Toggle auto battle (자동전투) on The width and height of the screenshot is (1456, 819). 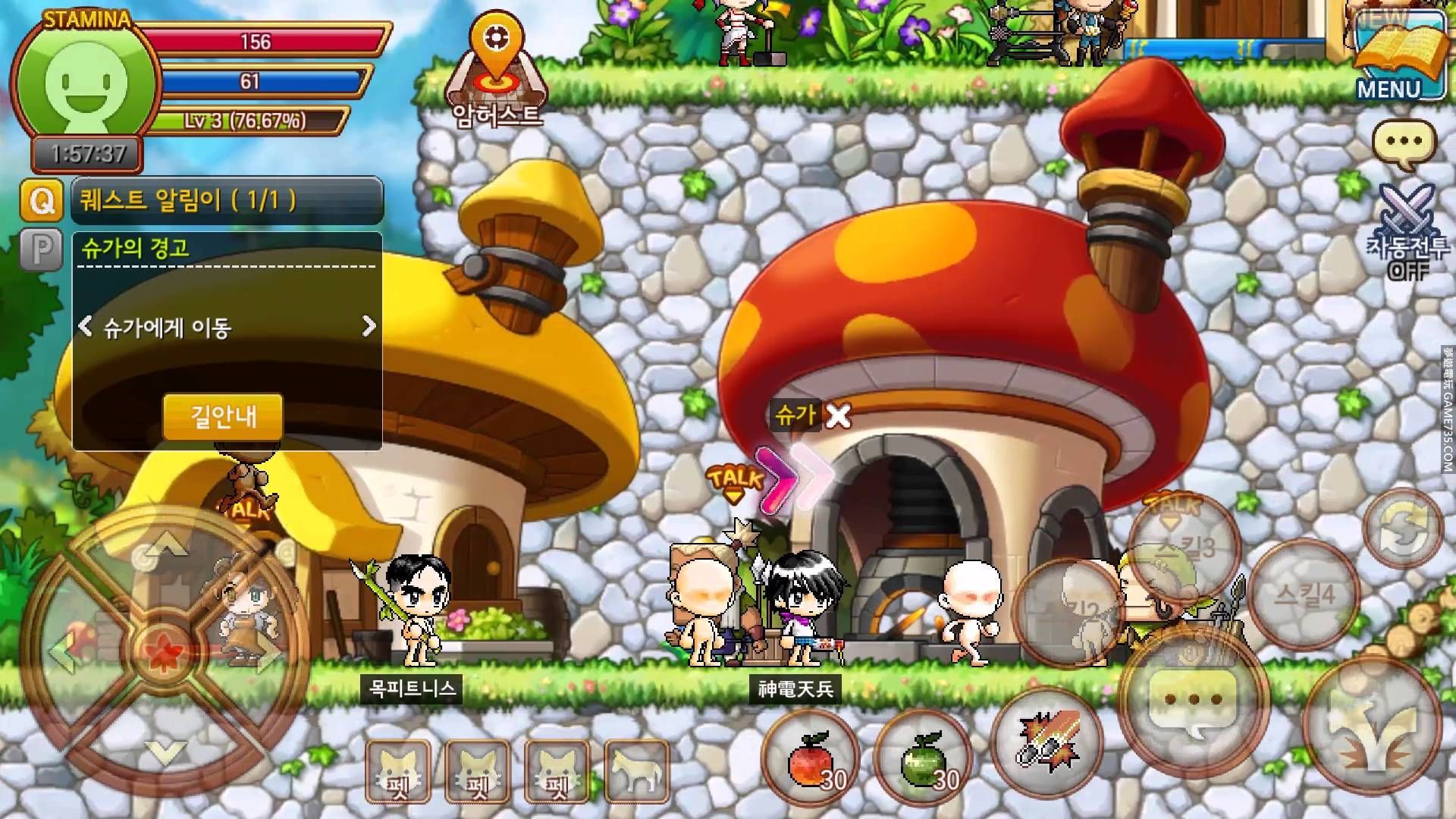(1407, 233)
